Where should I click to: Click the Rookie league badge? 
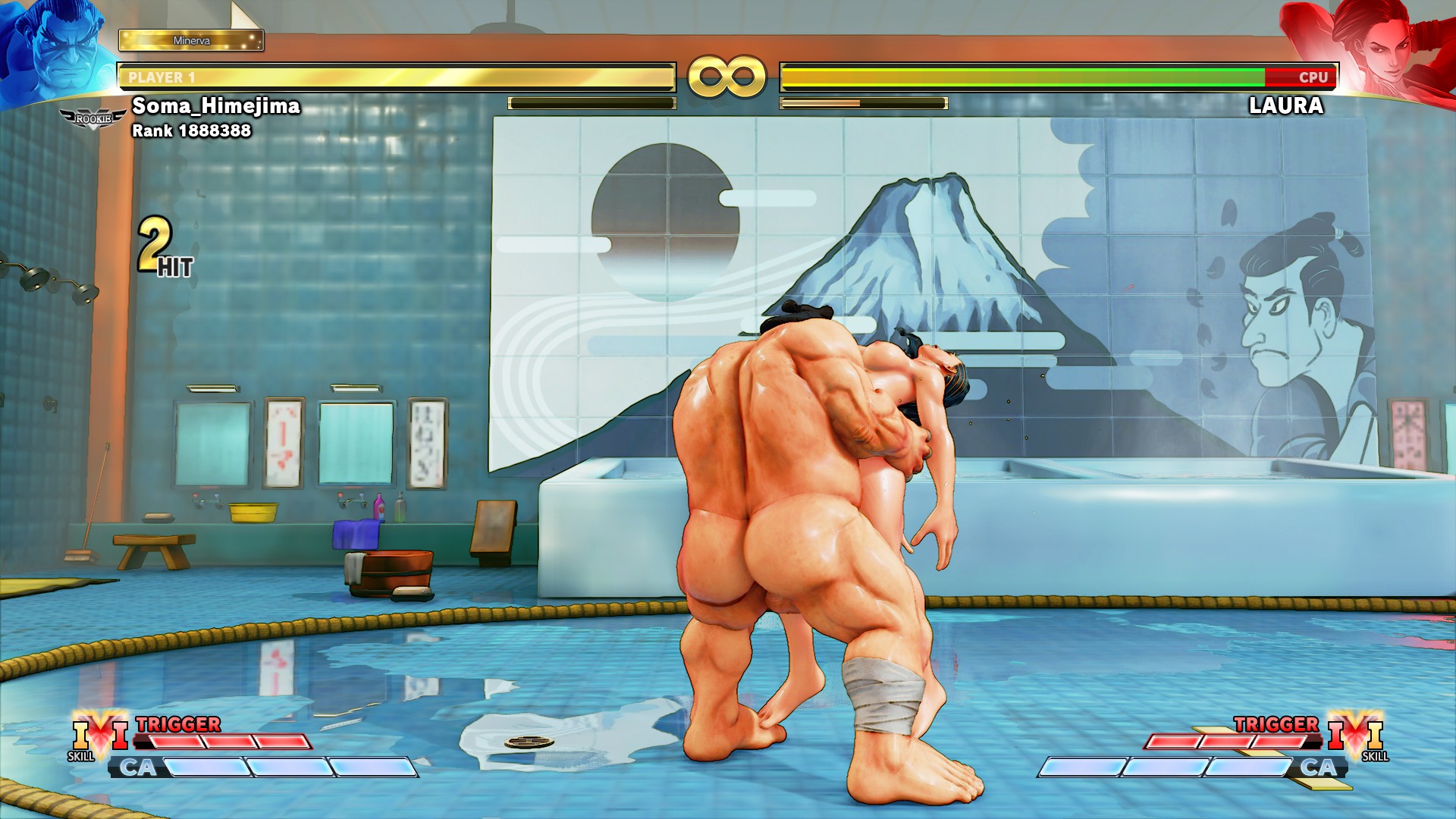coord(93,118)
